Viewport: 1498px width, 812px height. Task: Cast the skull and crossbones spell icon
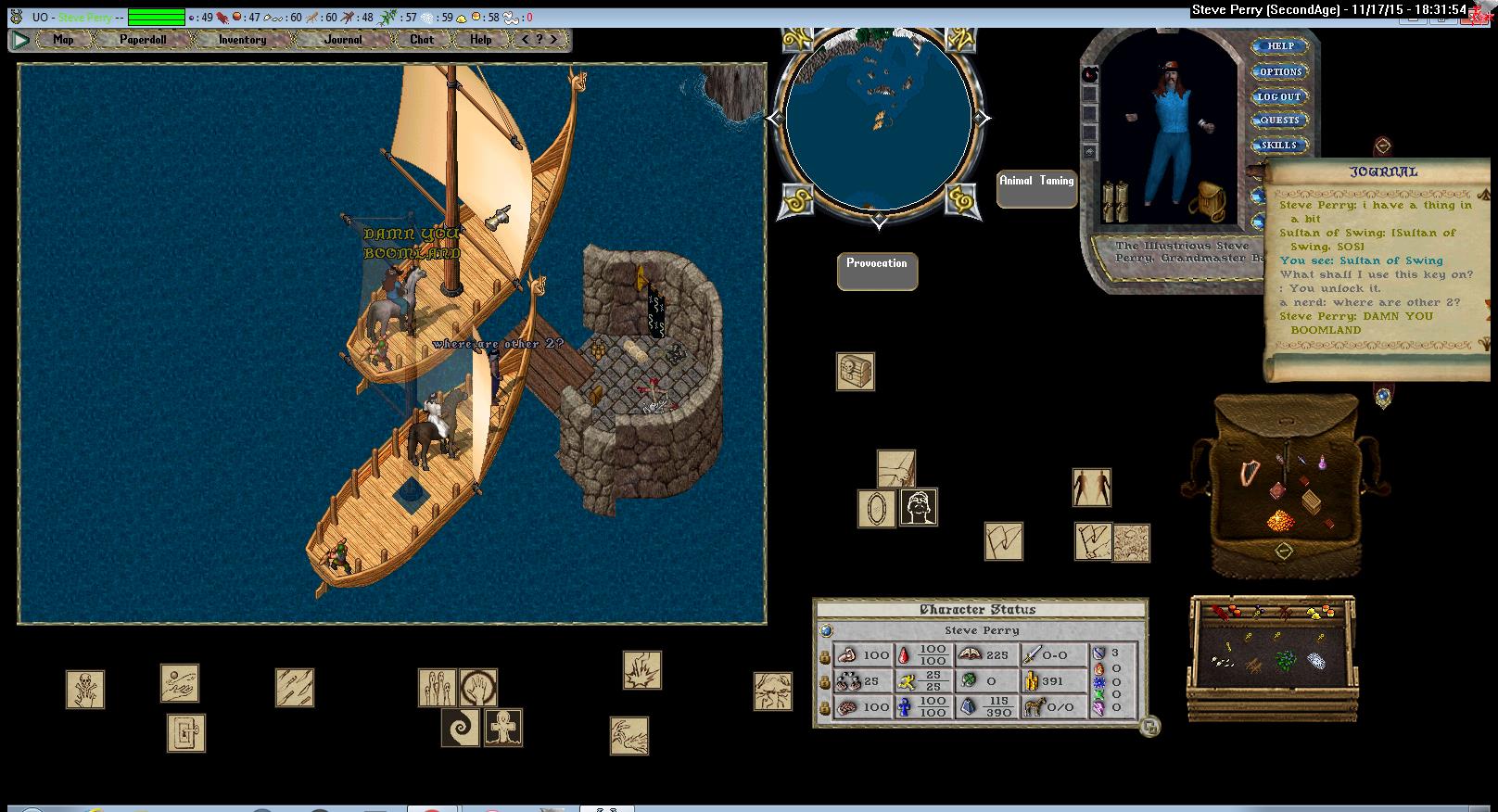click(85, 690)
